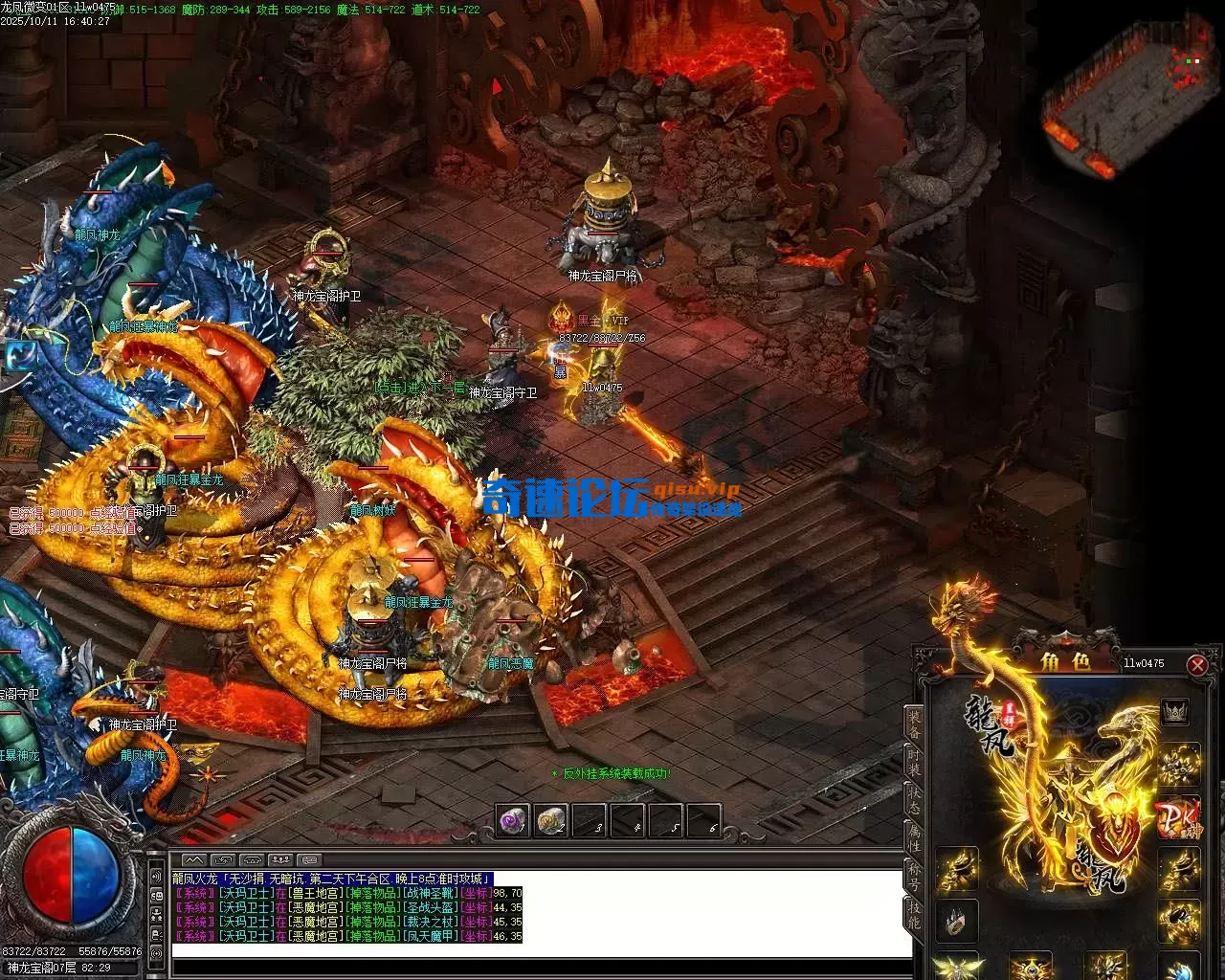Click the chat text input bar

[541, 949]
